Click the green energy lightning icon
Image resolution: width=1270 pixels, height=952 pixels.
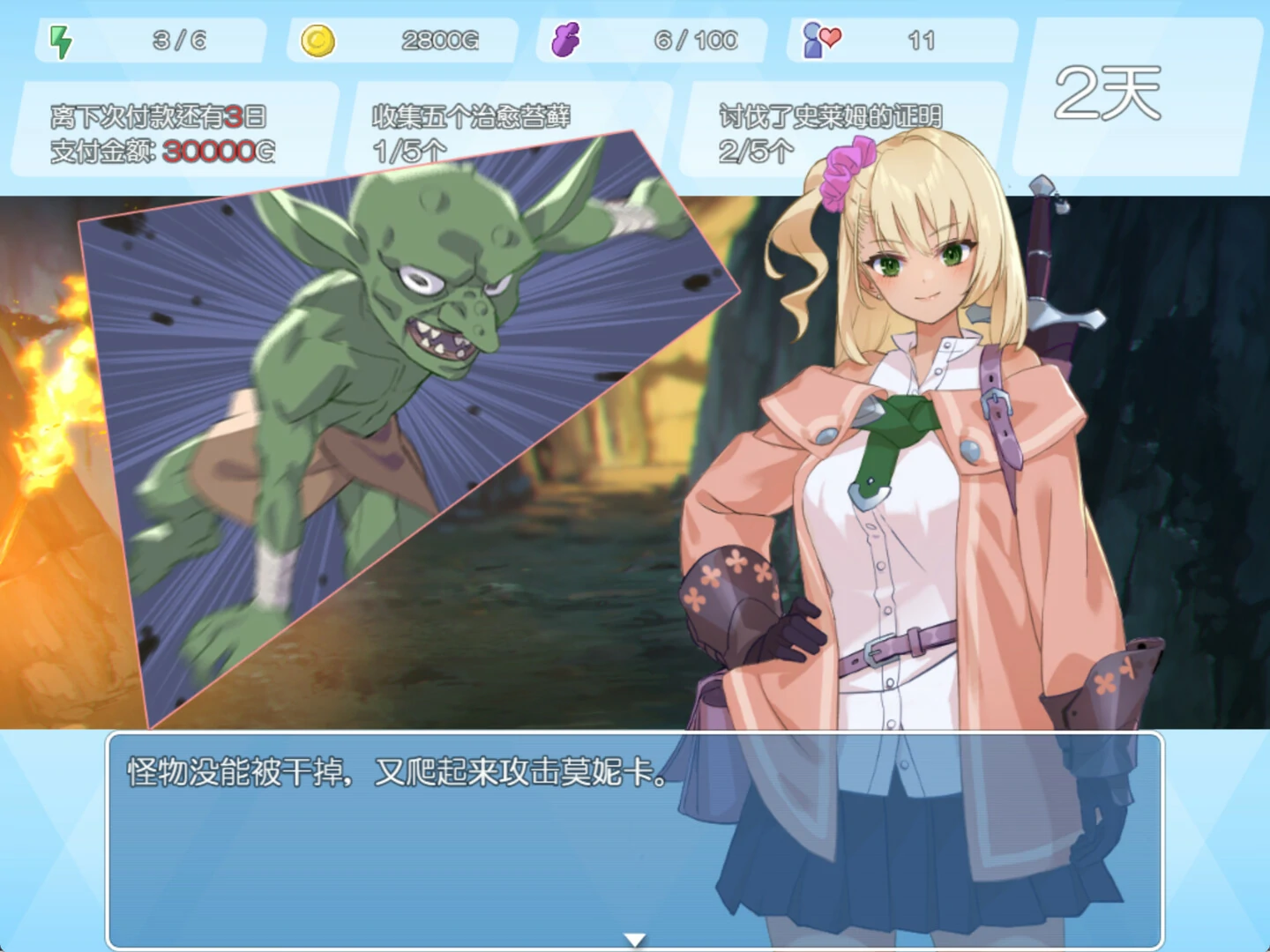(x=58, y=39)
